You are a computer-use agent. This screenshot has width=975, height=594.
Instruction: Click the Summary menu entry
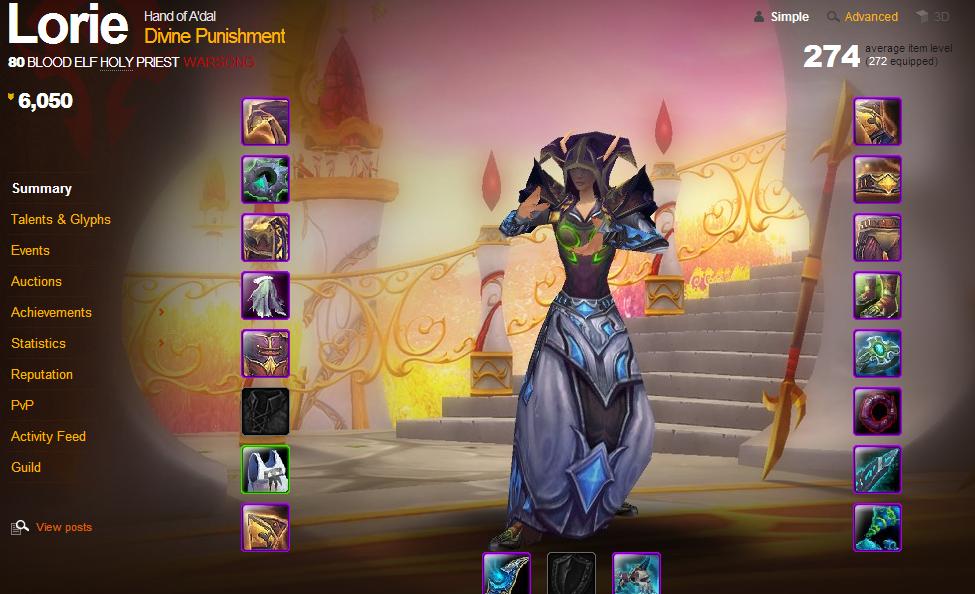point(41,188)
